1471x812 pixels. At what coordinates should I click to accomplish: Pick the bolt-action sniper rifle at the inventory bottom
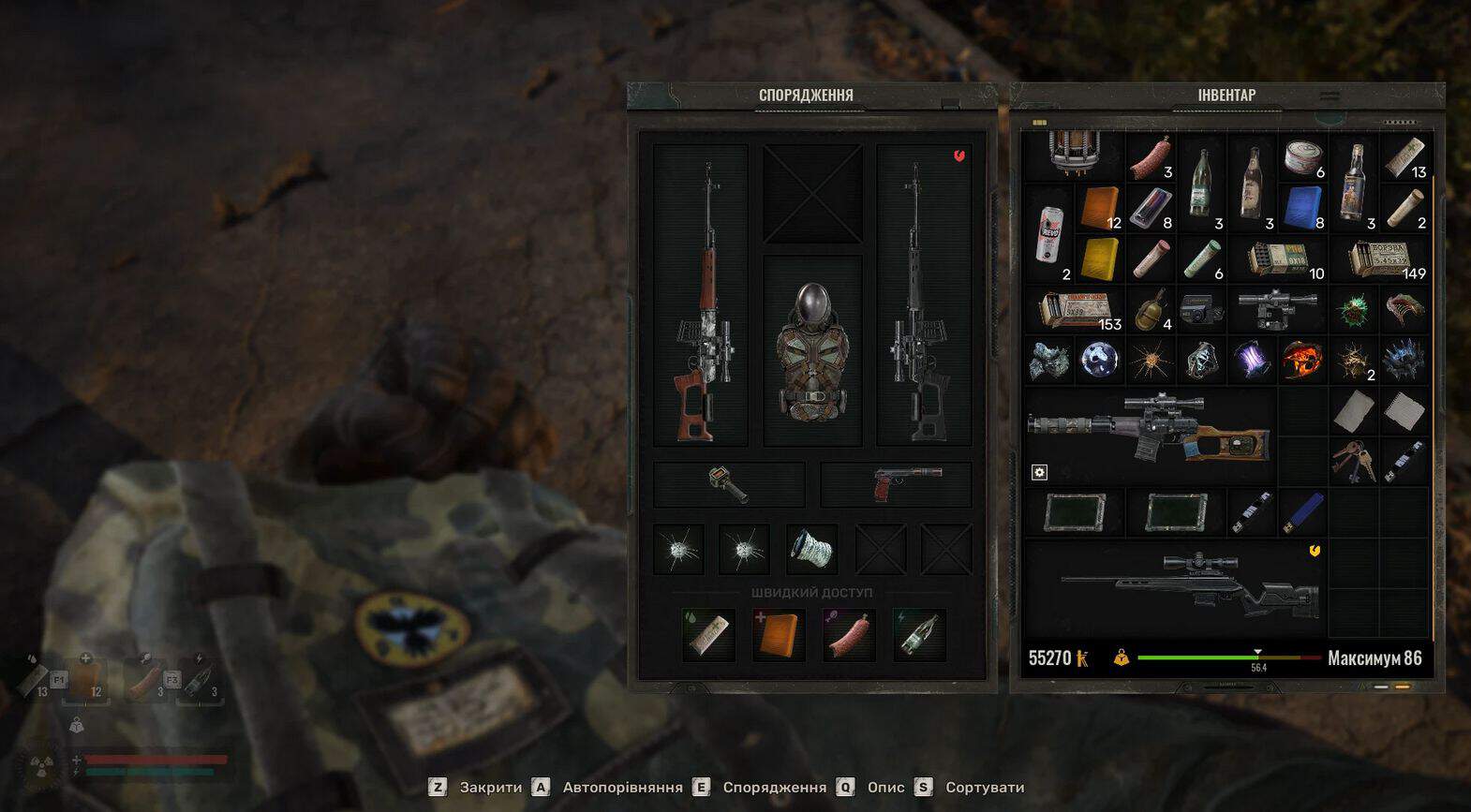1190,581
